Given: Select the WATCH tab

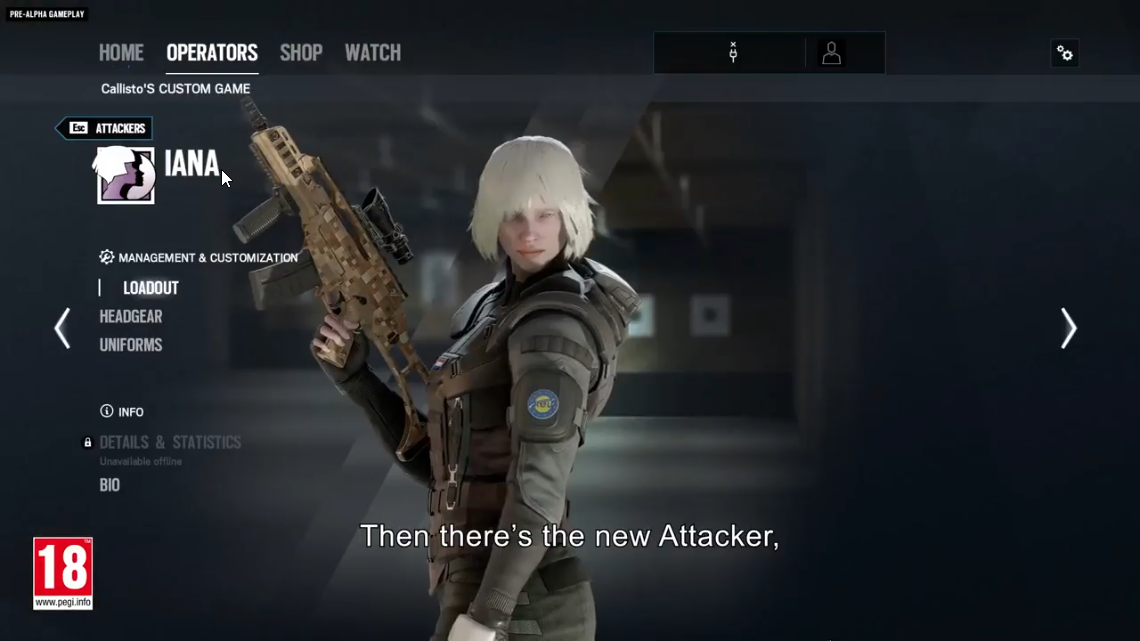Looking at the screenshot, I should pyautogui.click(x=373, y=53).
